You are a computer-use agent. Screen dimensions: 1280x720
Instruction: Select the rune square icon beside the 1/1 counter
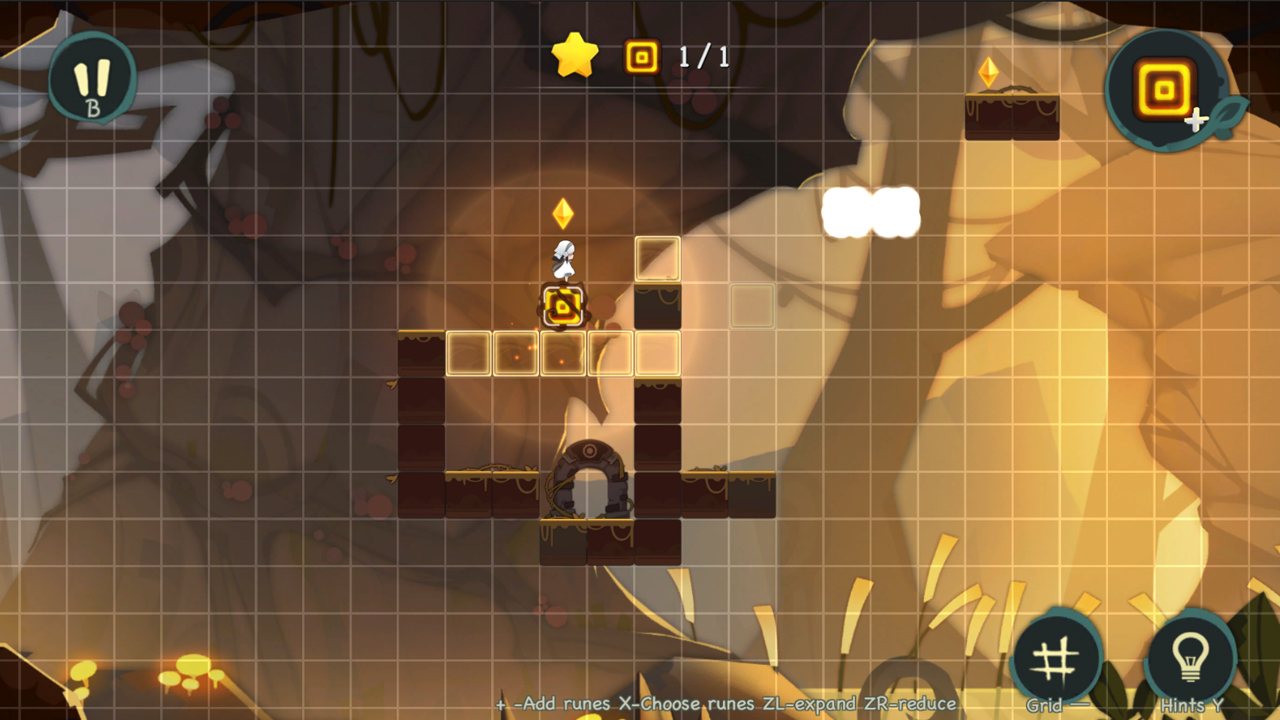[639, 57]
